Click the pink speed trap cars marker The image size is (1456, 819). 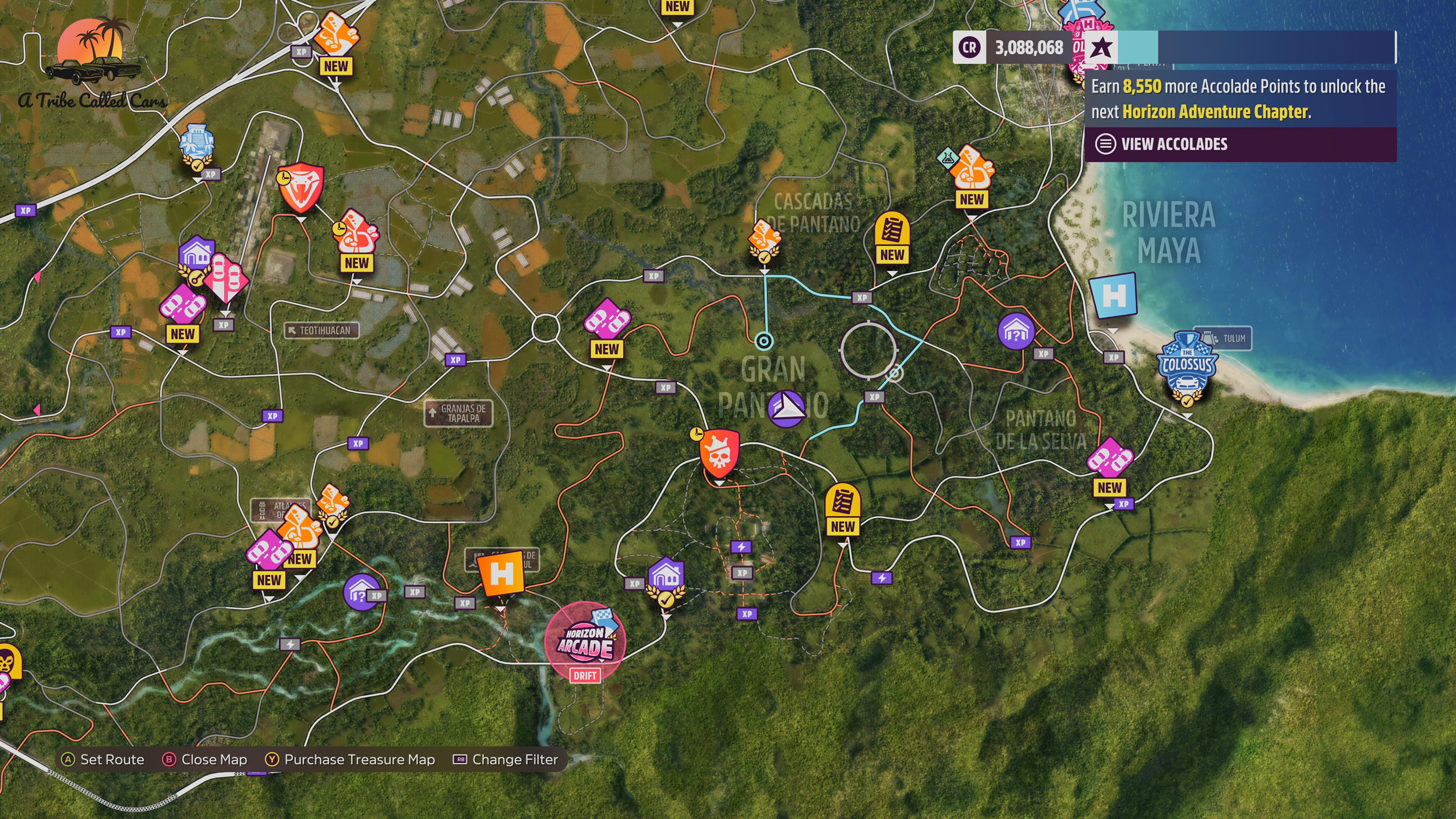(227, 278)
